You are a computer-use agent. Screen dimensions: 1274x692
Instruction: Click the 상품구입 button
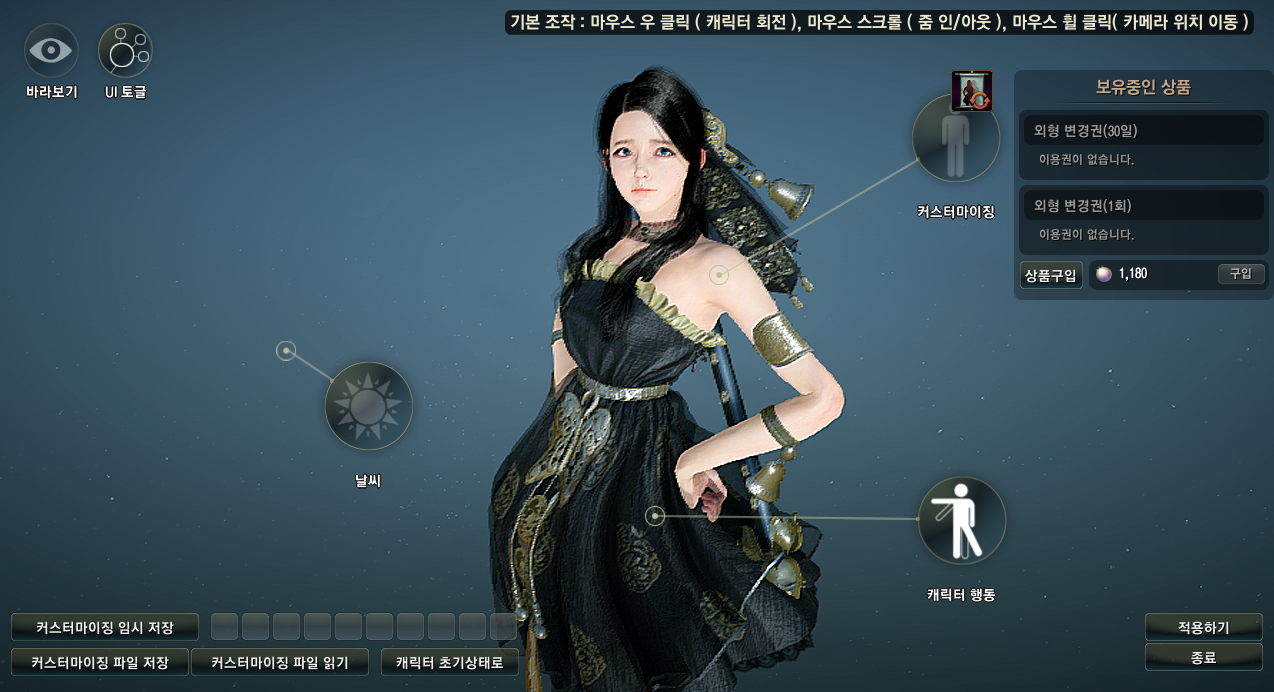(x=1051, y=274)
